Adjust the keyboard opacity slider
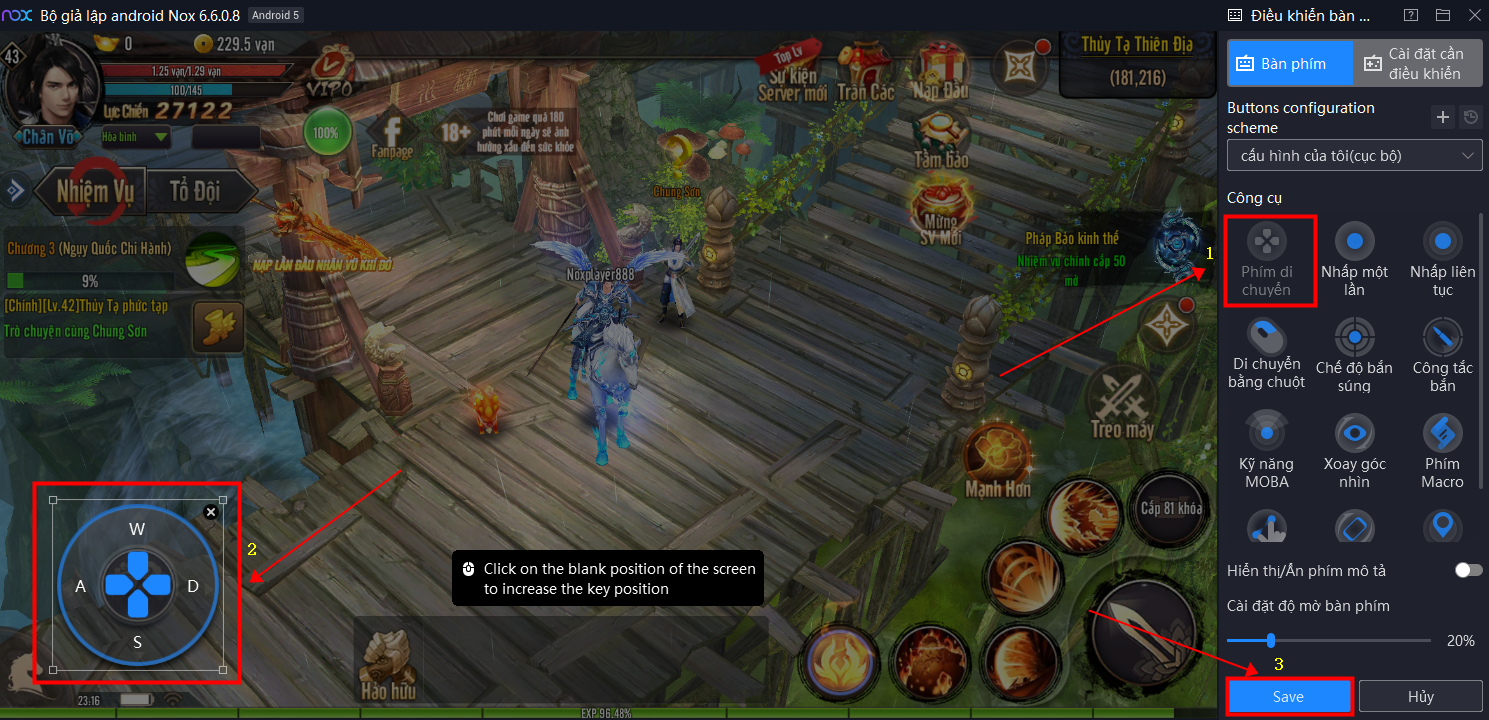 click(x=1271, y=640)
